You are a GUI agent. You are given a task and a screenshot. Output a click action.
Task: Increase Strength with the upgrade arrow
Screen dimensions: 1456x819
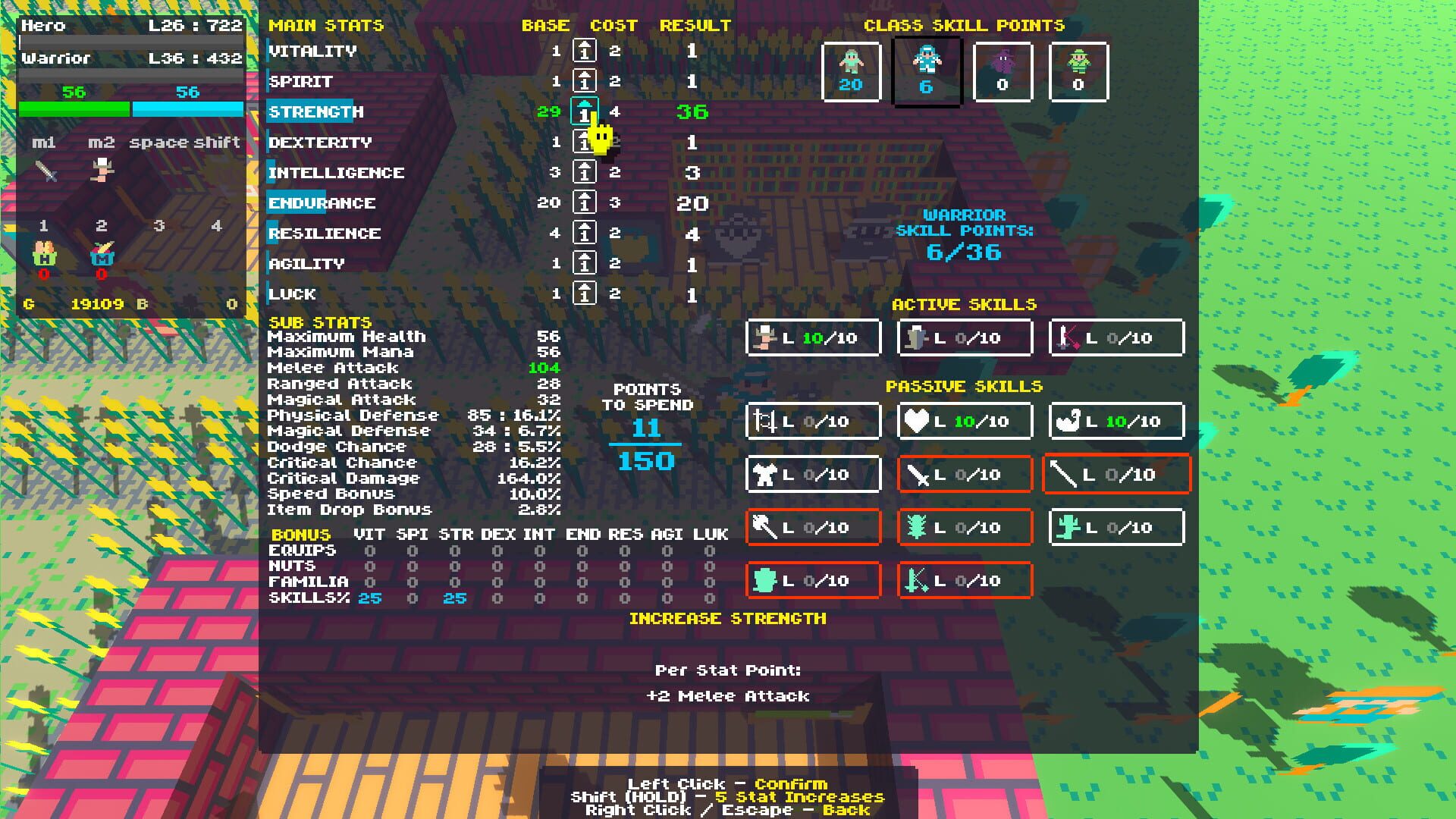[584, 111]
